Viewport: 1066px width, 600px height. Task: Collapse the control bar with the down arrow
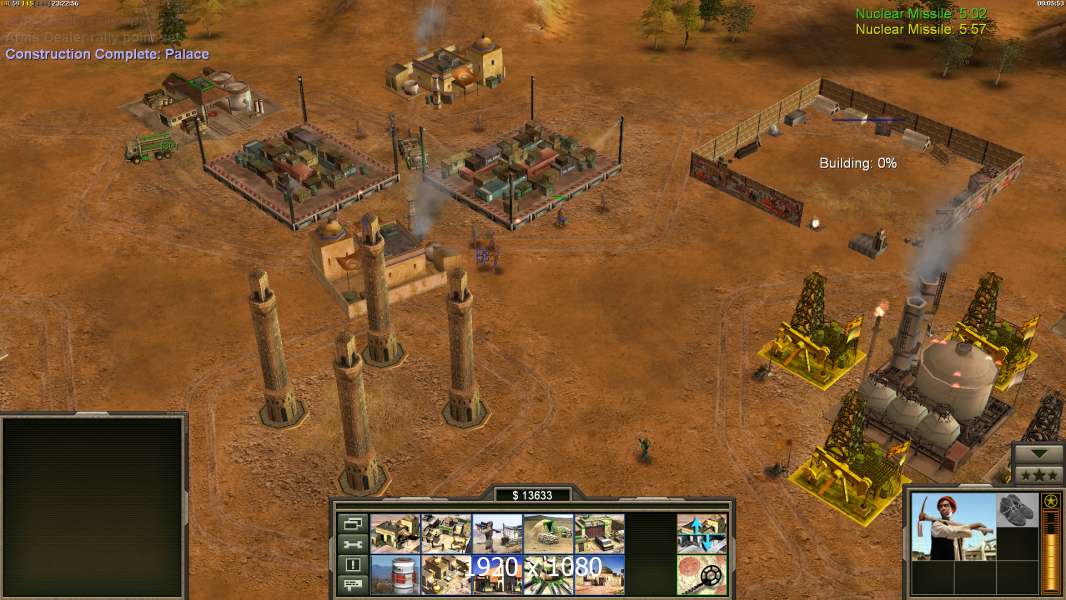(1038, 454)
